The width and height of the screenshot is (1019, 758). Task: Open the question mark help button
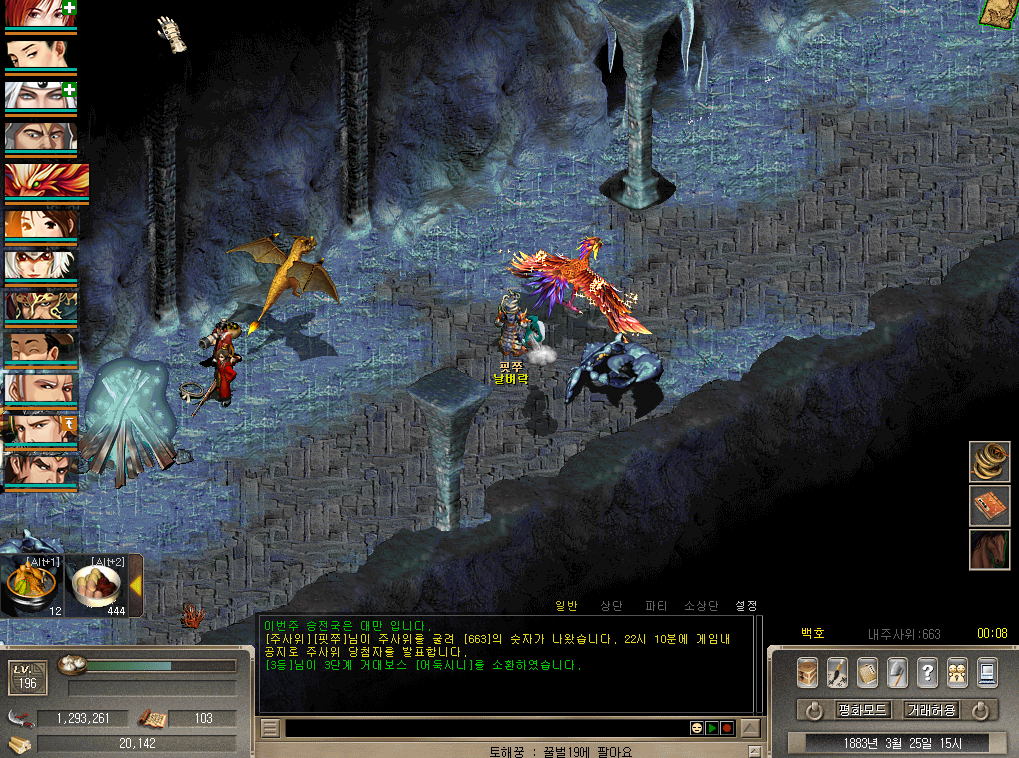tap(927, 672)
